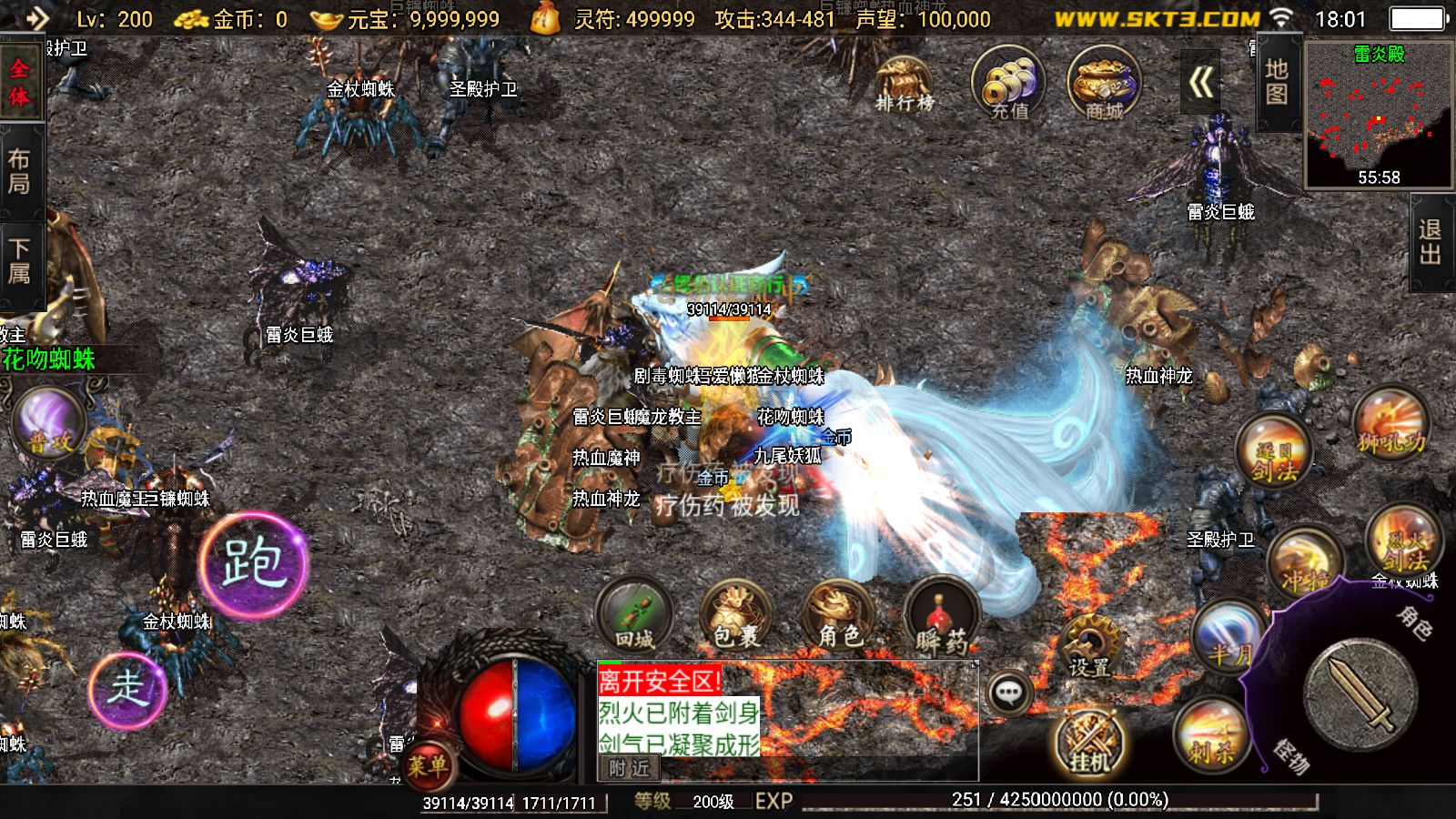Activate 挂机 auto-battle

(x=1090, y=742)
